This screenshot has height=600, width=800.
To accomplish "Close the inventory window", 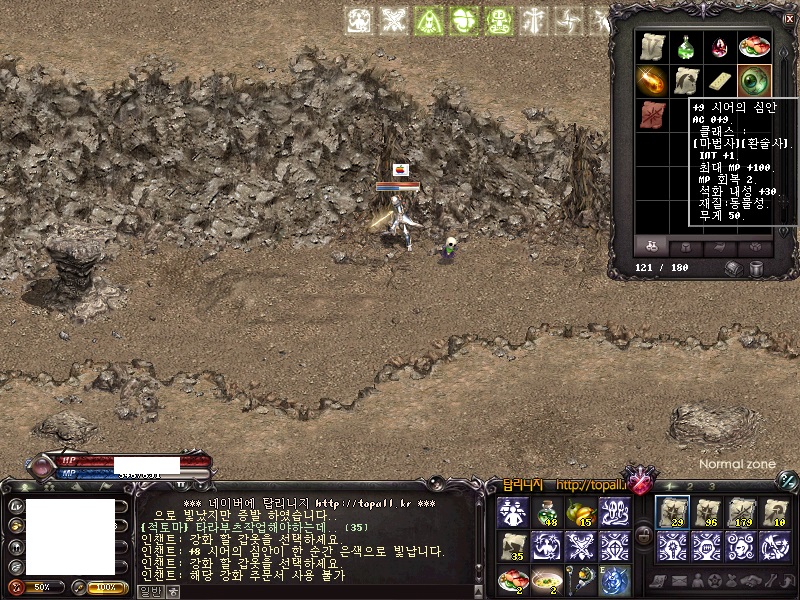I will tap(789, 18).
